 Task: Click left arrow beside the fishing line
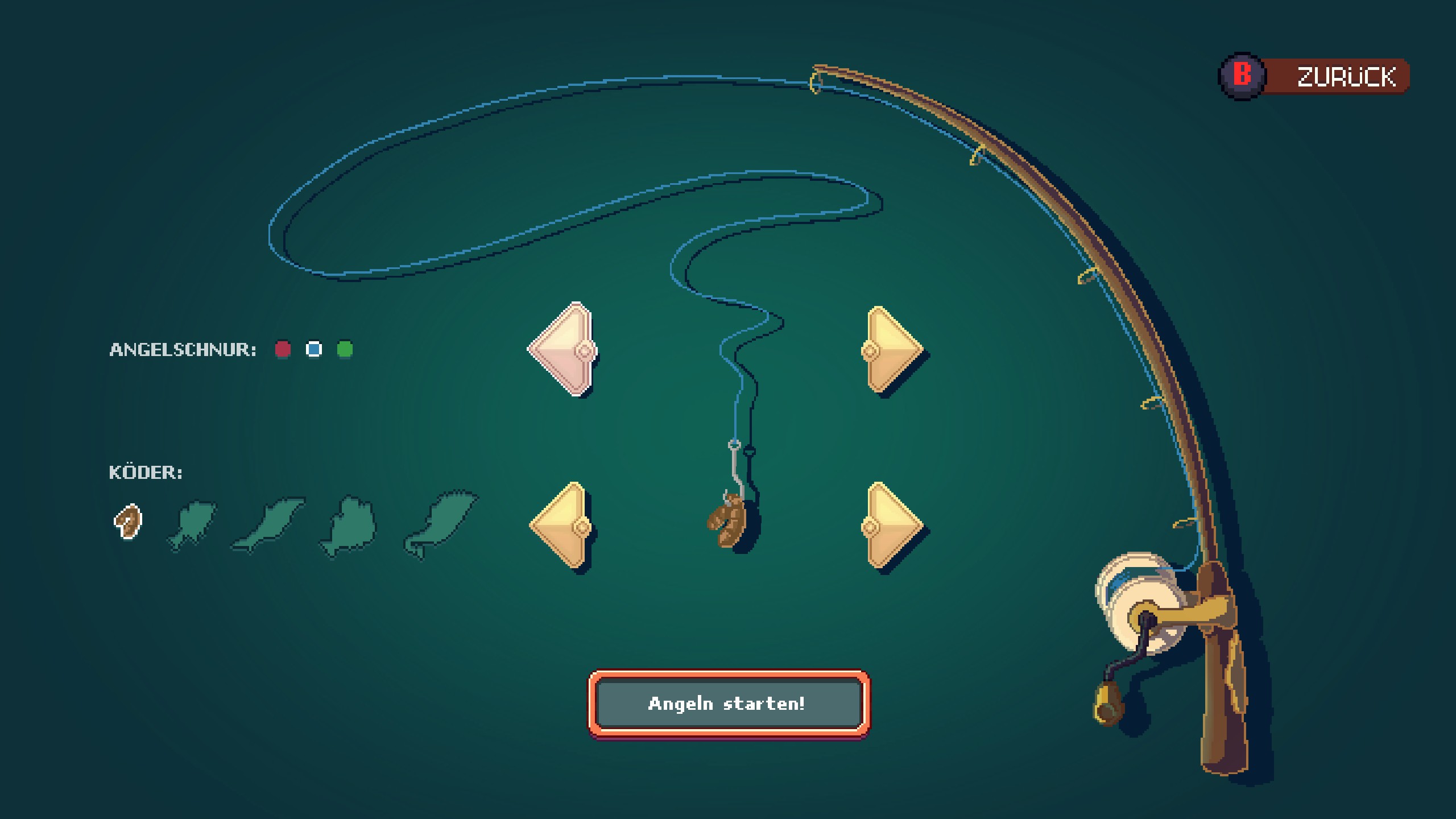[563, 349]
